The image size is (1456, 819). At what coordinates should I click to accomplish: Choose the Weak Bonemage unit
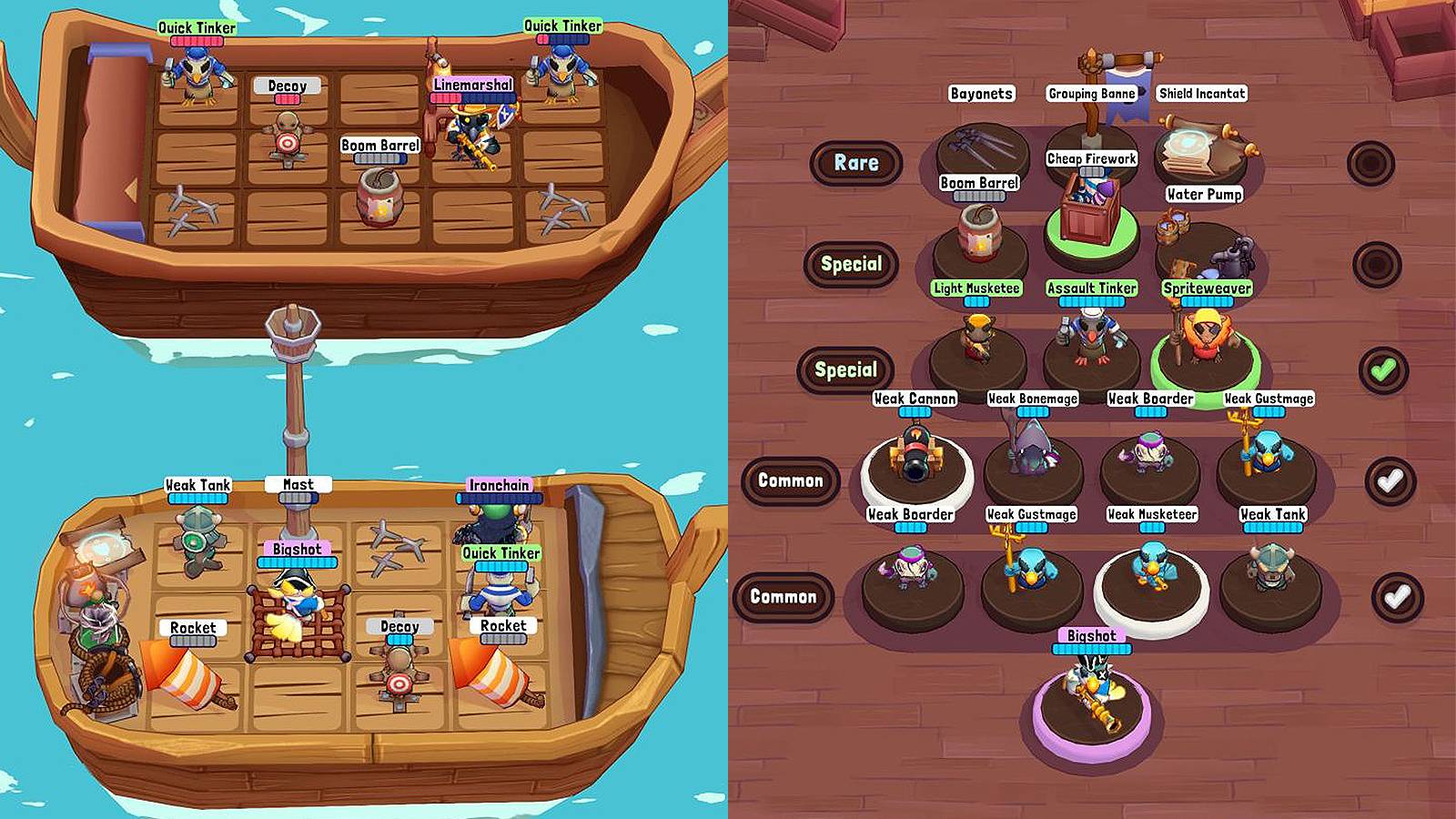(x=1033, y=450)
